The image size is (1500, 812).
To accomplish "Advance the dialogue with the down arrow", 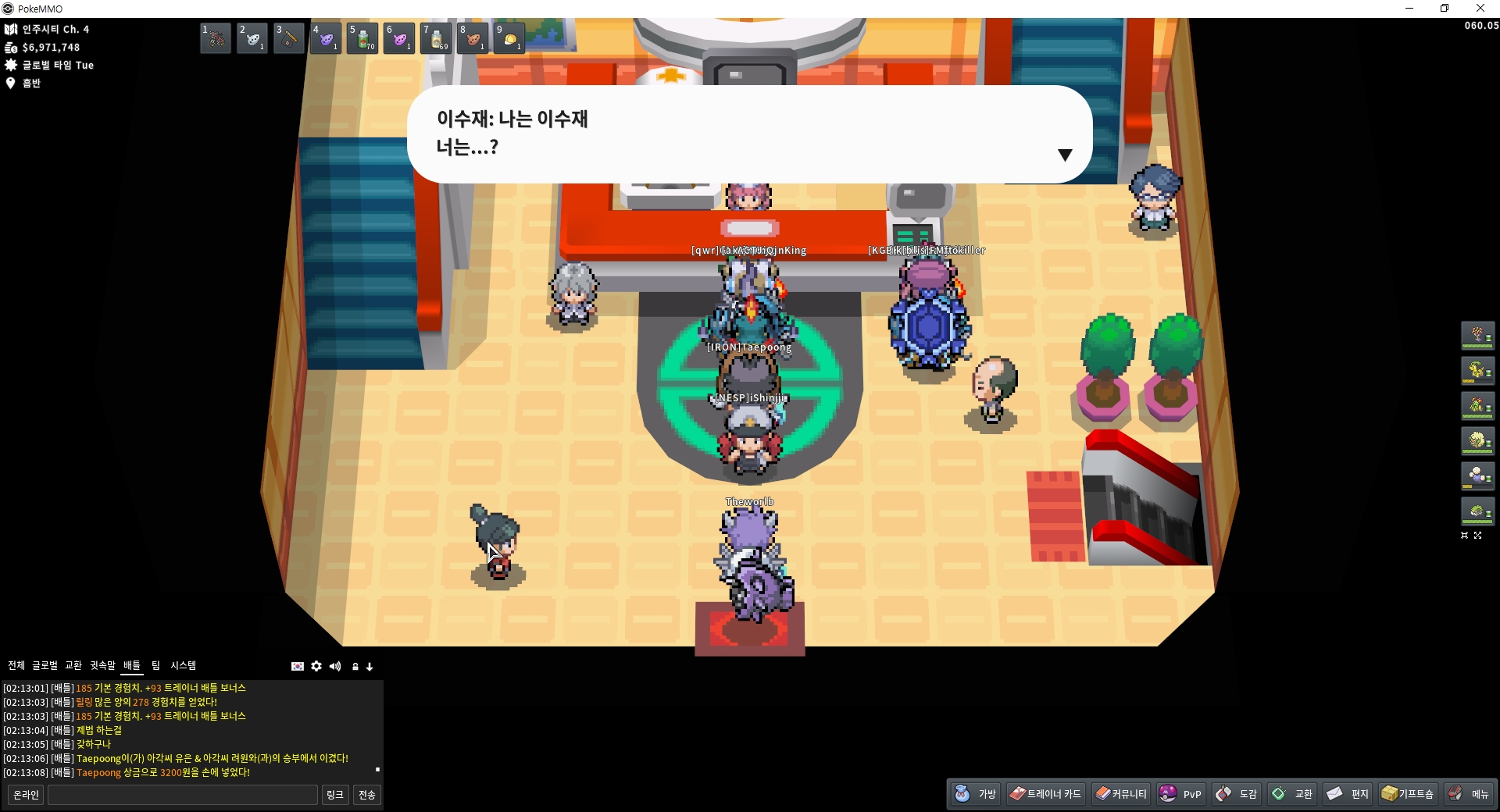I will click(1064, 155).
